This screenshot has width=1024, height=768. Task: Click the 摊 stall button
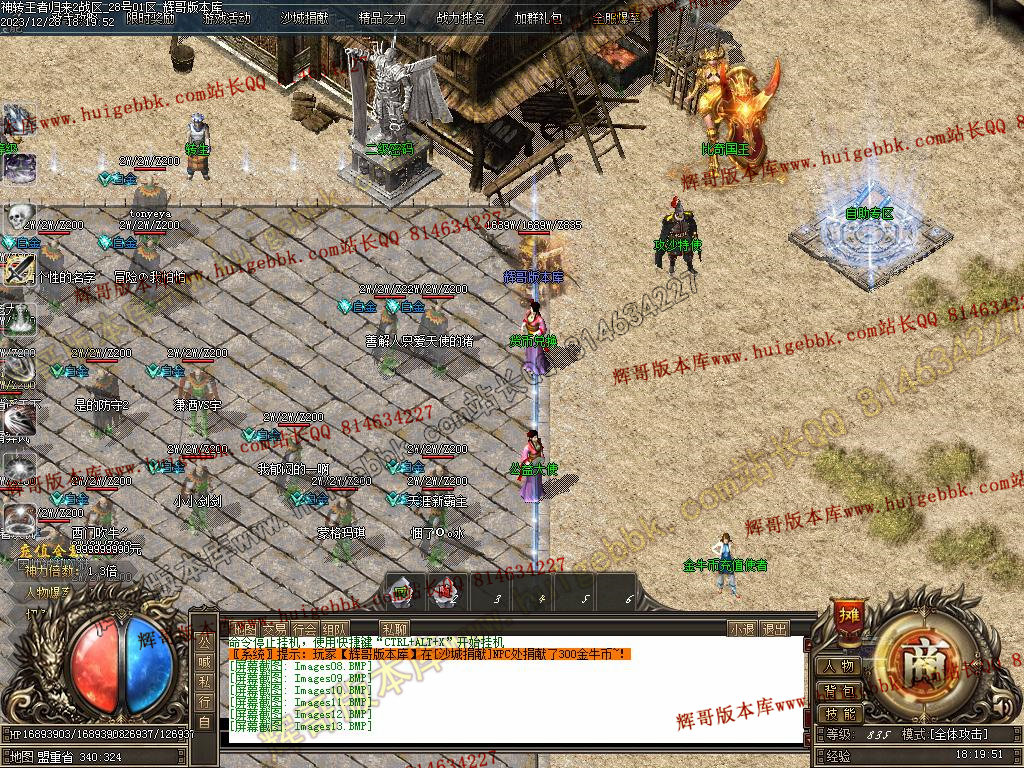click(850, 613)
